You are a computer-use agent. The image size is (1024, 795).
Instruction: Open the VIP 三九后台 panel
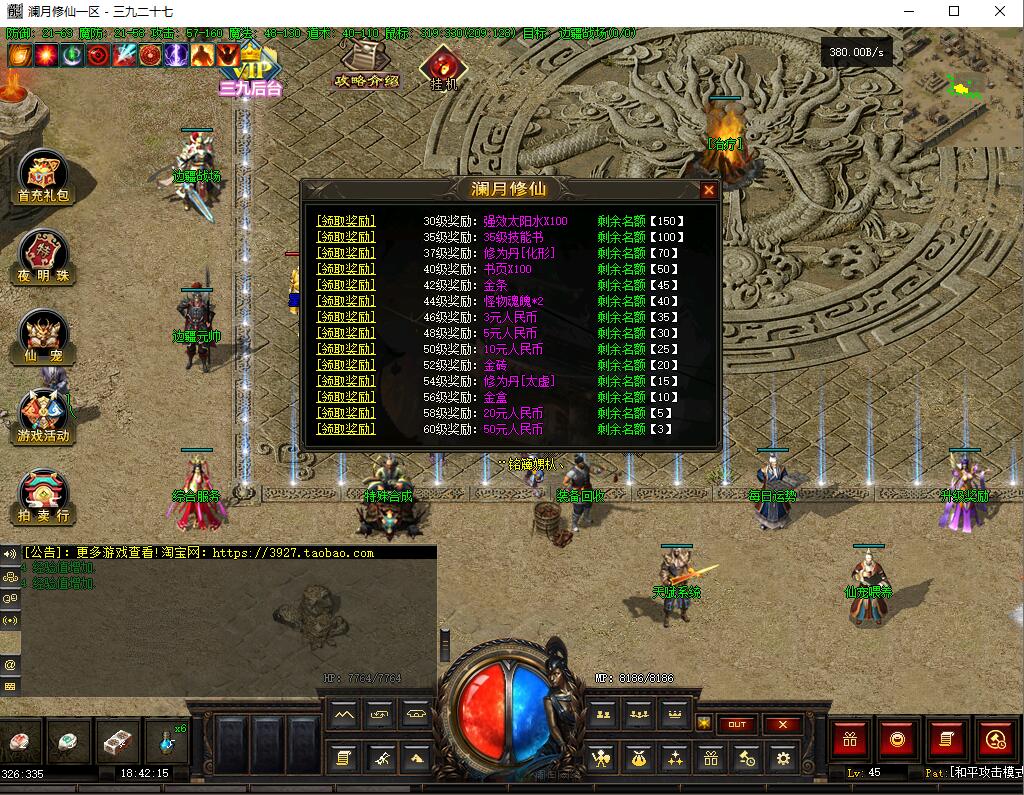tap(250, 70)
